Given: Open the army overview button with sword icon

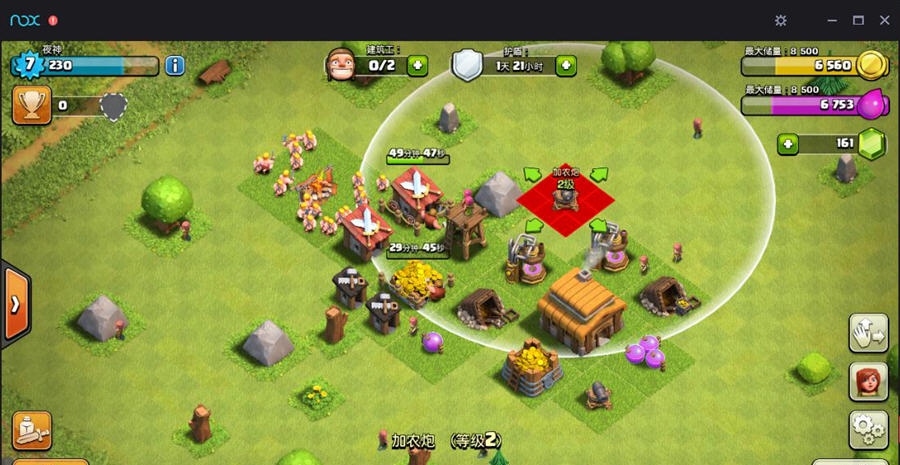Looking at the screenshot, I should [x=32, y=429].
